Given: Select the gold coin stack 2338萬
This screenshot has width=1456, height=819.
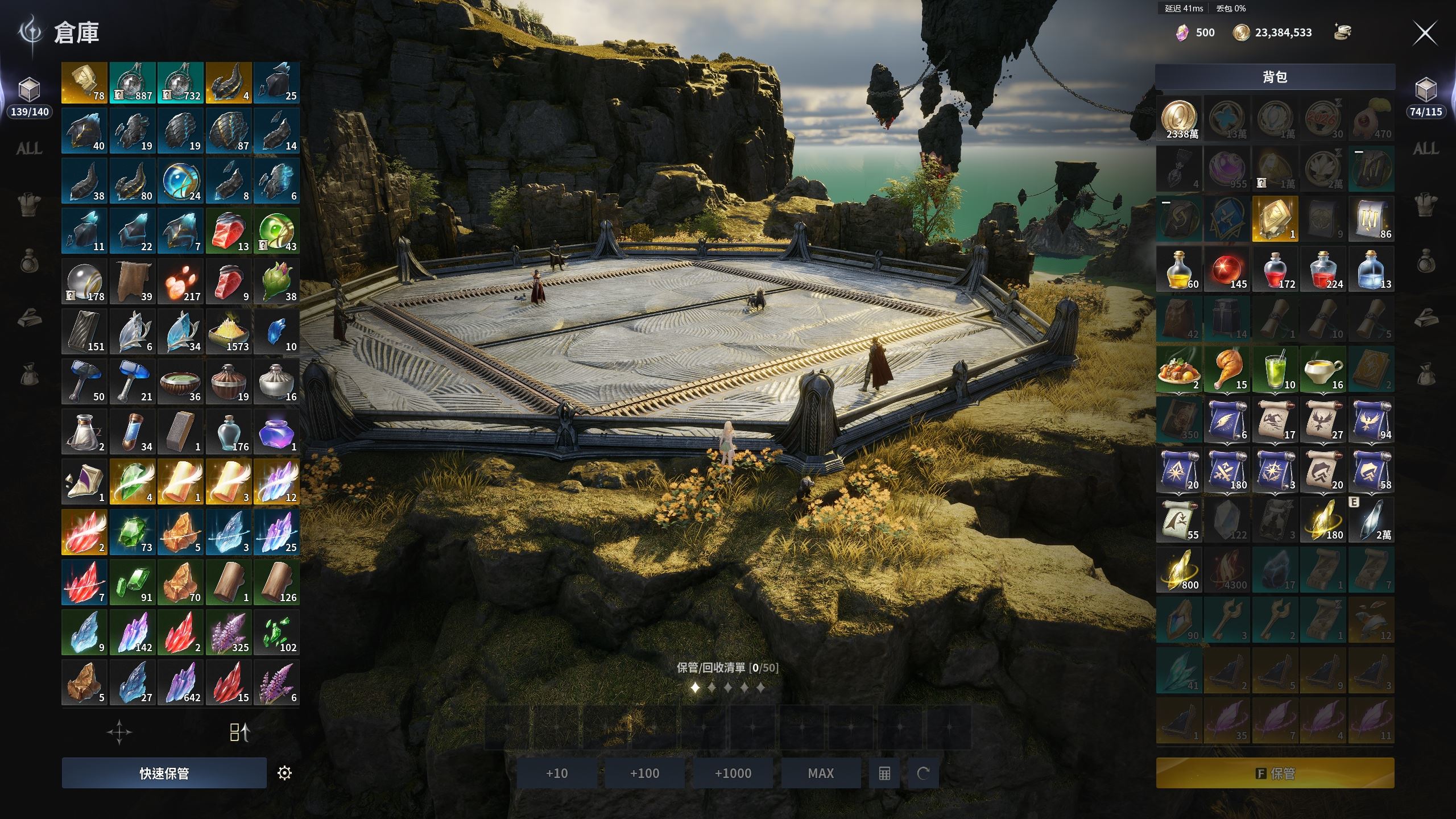Looking at the screenshot, I should (x=1180, y=119).
